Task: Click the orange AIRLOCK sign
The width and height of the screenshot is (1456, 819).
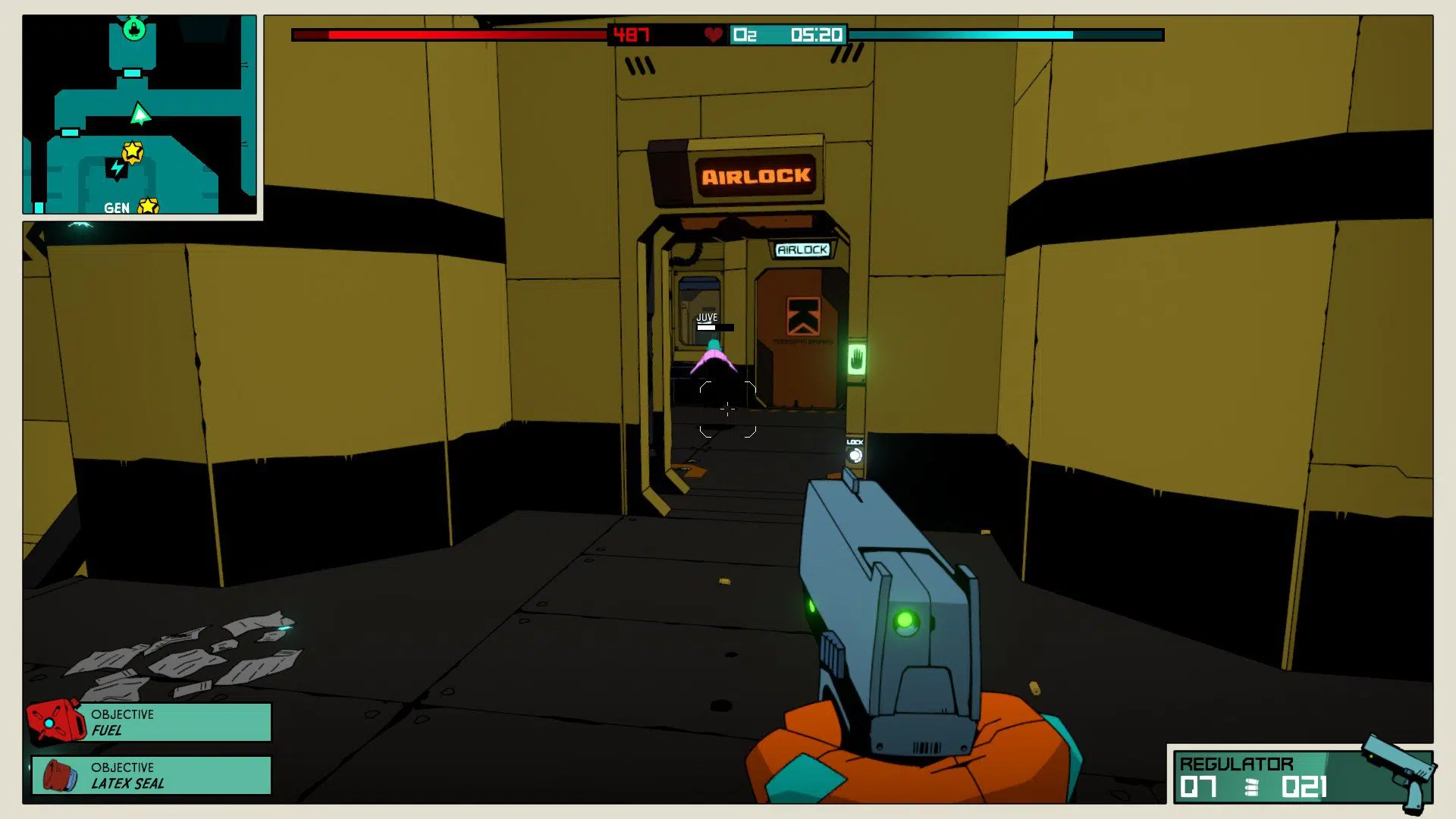Action: [757, 177]
